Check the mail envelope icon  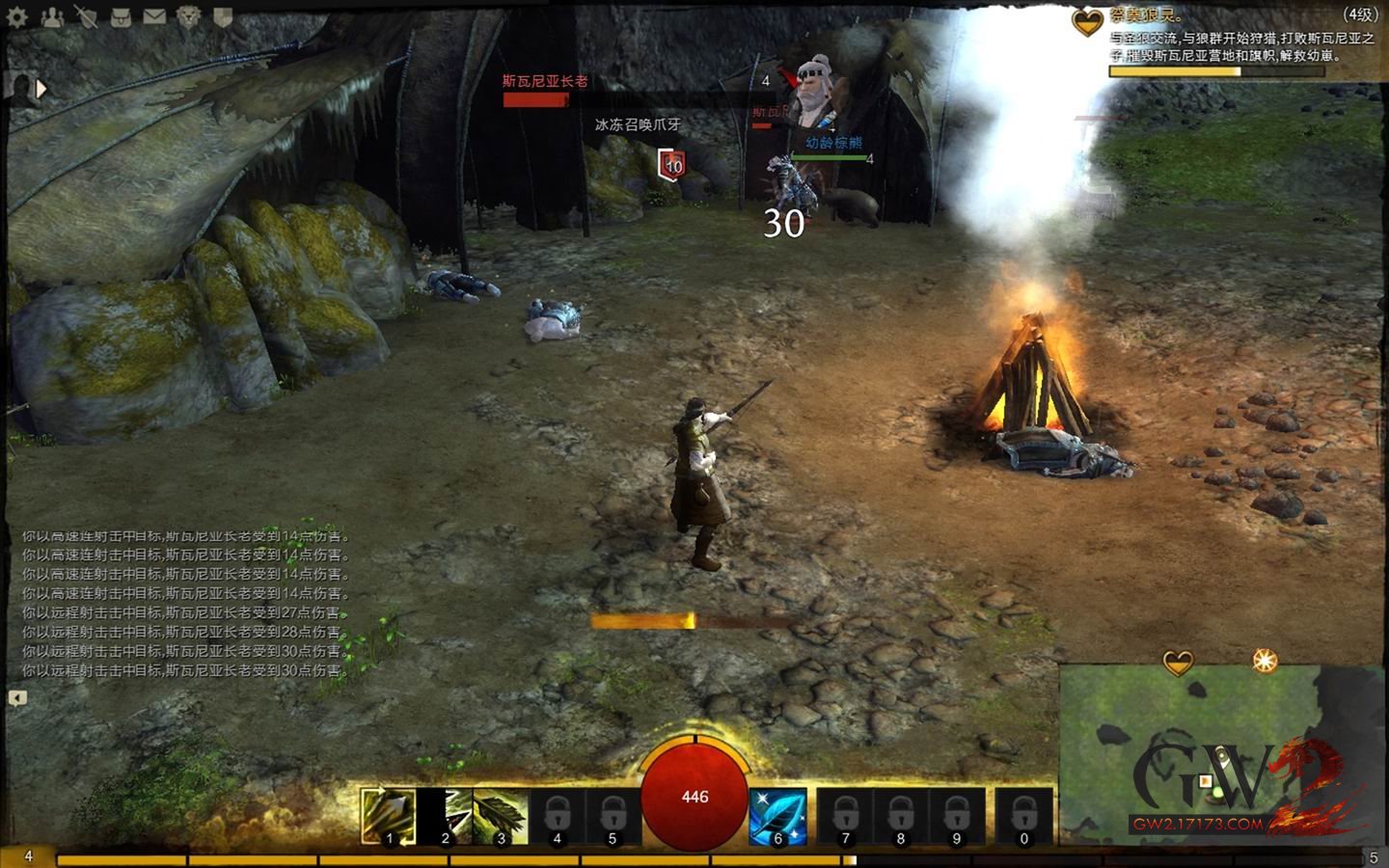154,17
